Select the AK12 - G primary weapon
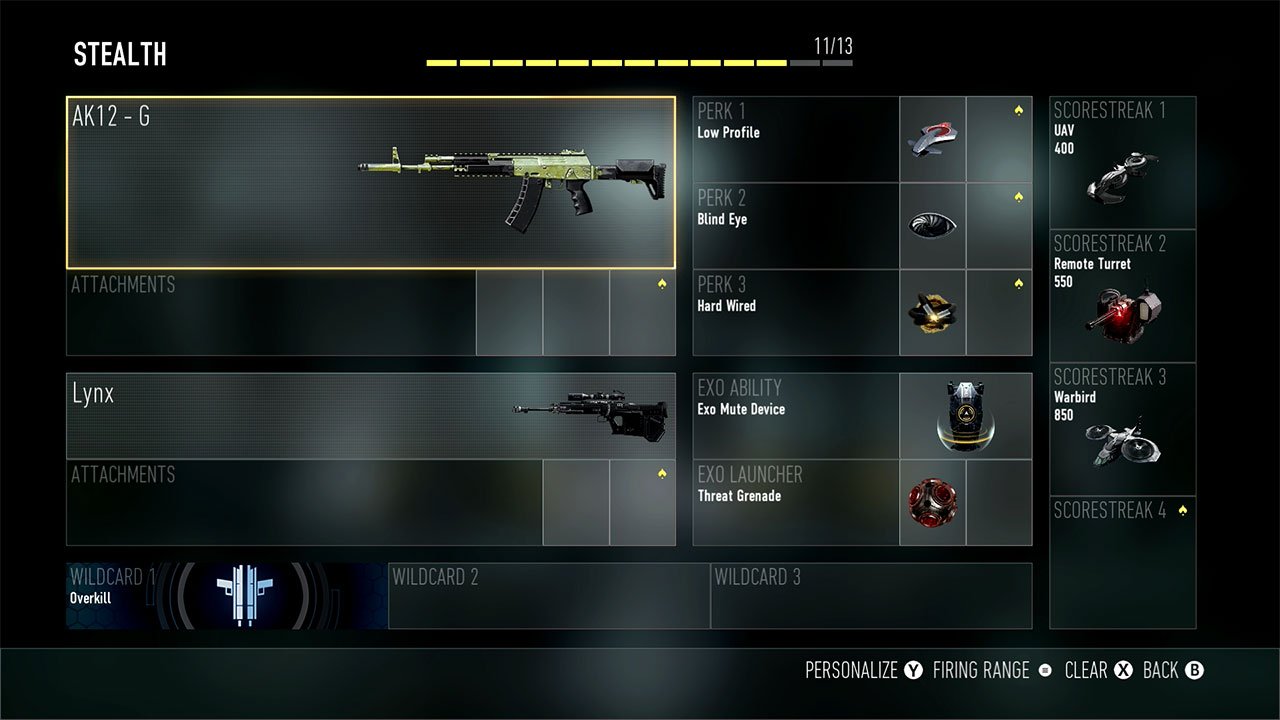 [370, 178]
